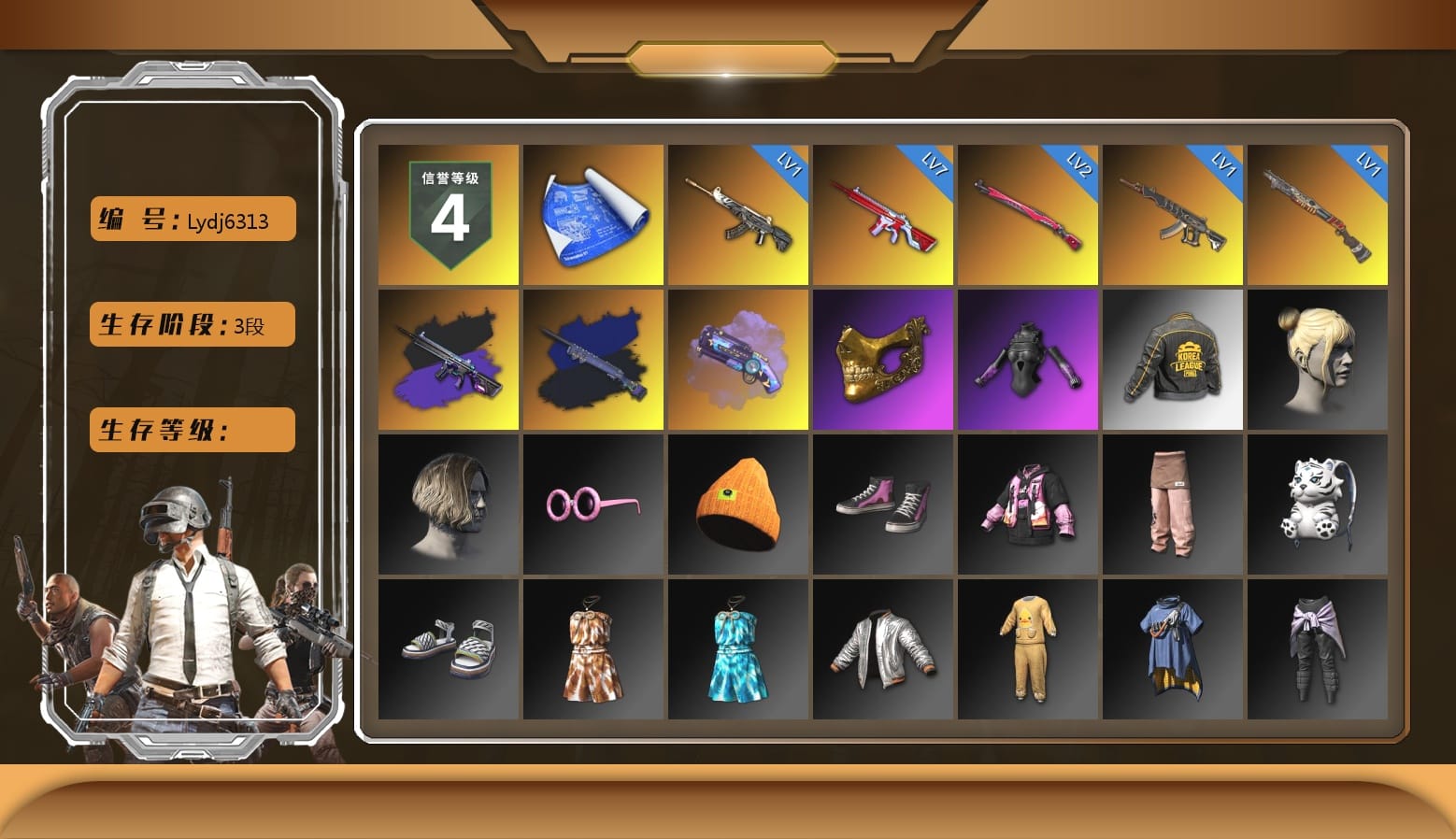Open the blue blueprint item
1456x839 pixels.
point(592,215)
